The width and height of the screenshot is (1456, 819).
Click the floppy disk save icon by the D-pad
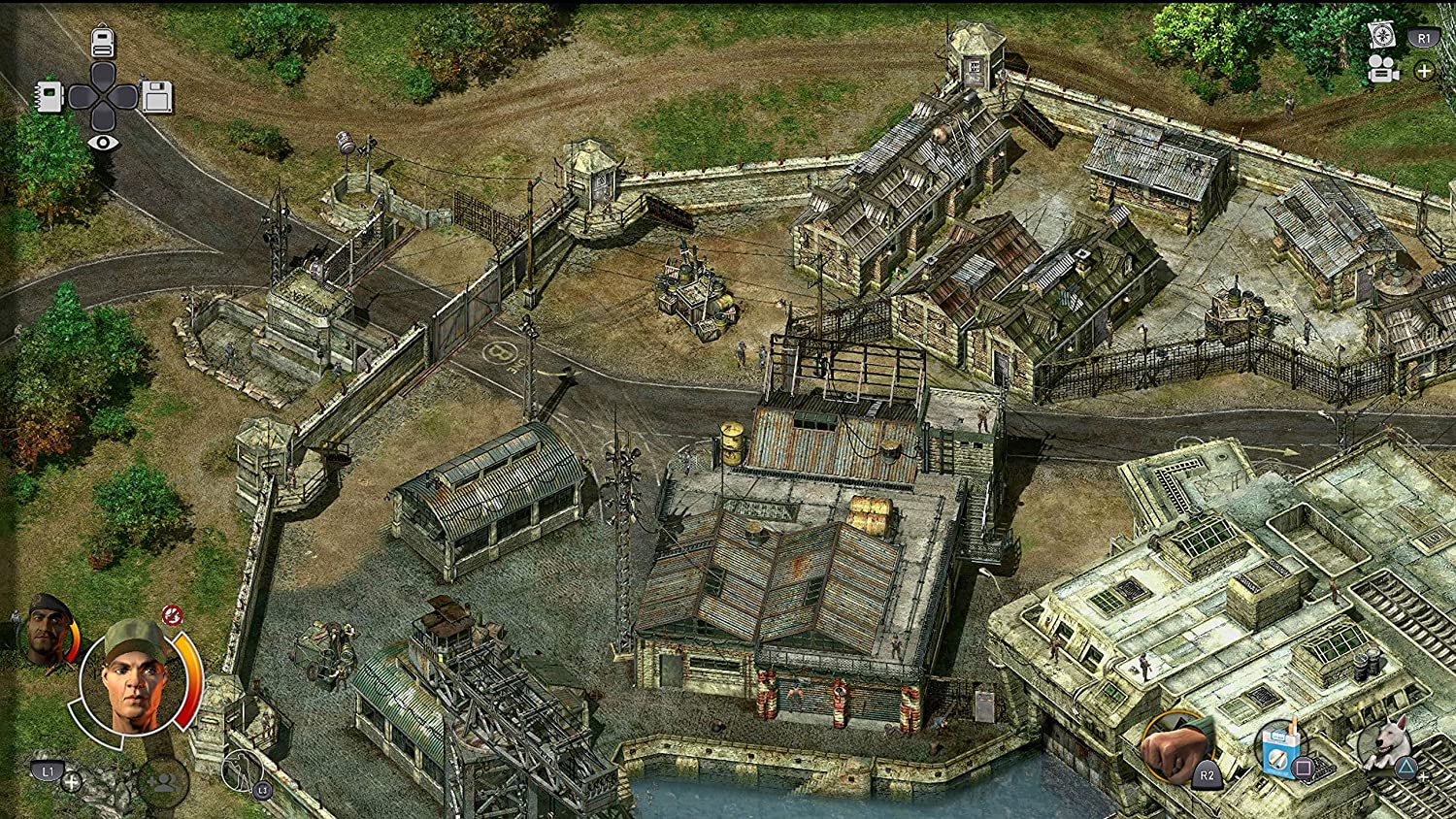(x=155, y=95)
